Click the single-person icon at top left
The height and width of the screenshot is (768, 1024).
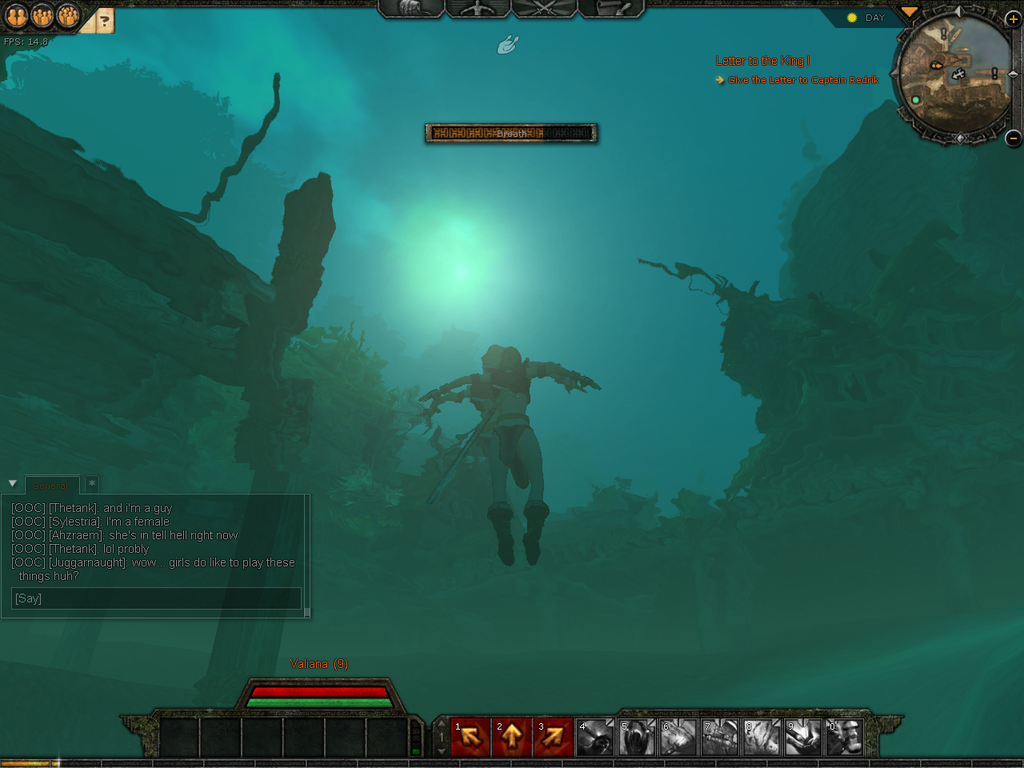pos(16,15)
